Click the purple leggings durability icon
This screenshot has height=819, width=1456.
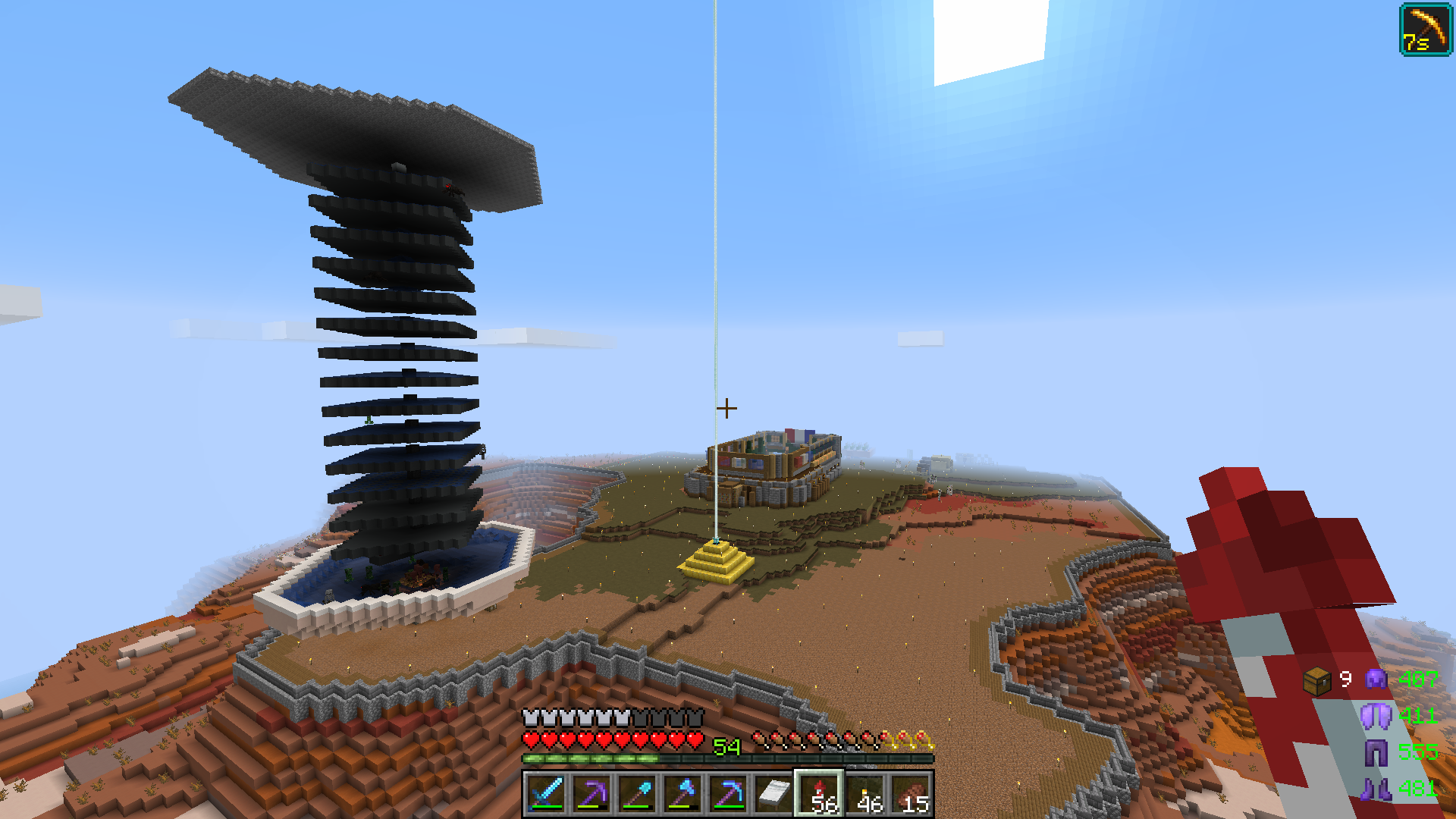1376,752
